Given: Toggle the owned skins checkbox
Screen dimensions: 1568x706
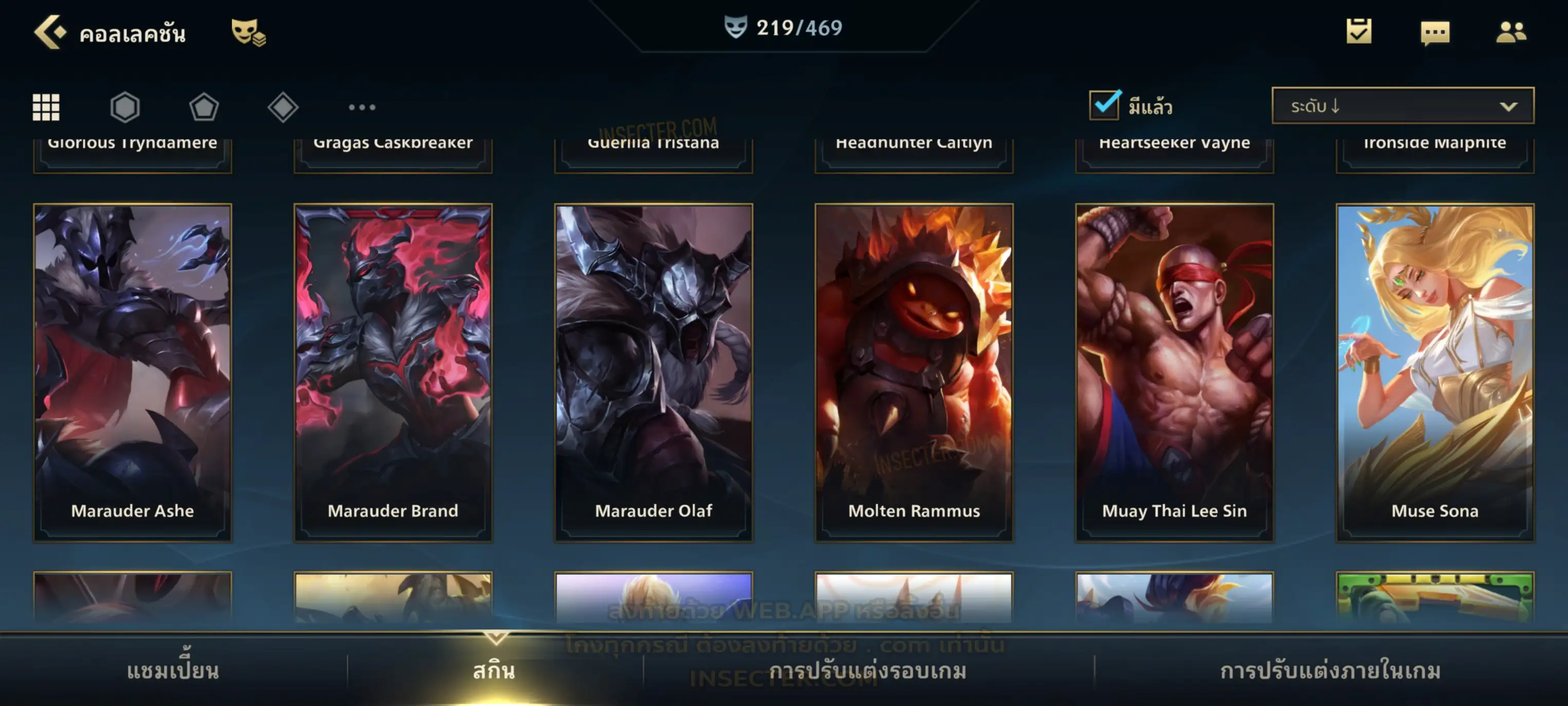Looking at the screenshot, I should (1105, 105).
